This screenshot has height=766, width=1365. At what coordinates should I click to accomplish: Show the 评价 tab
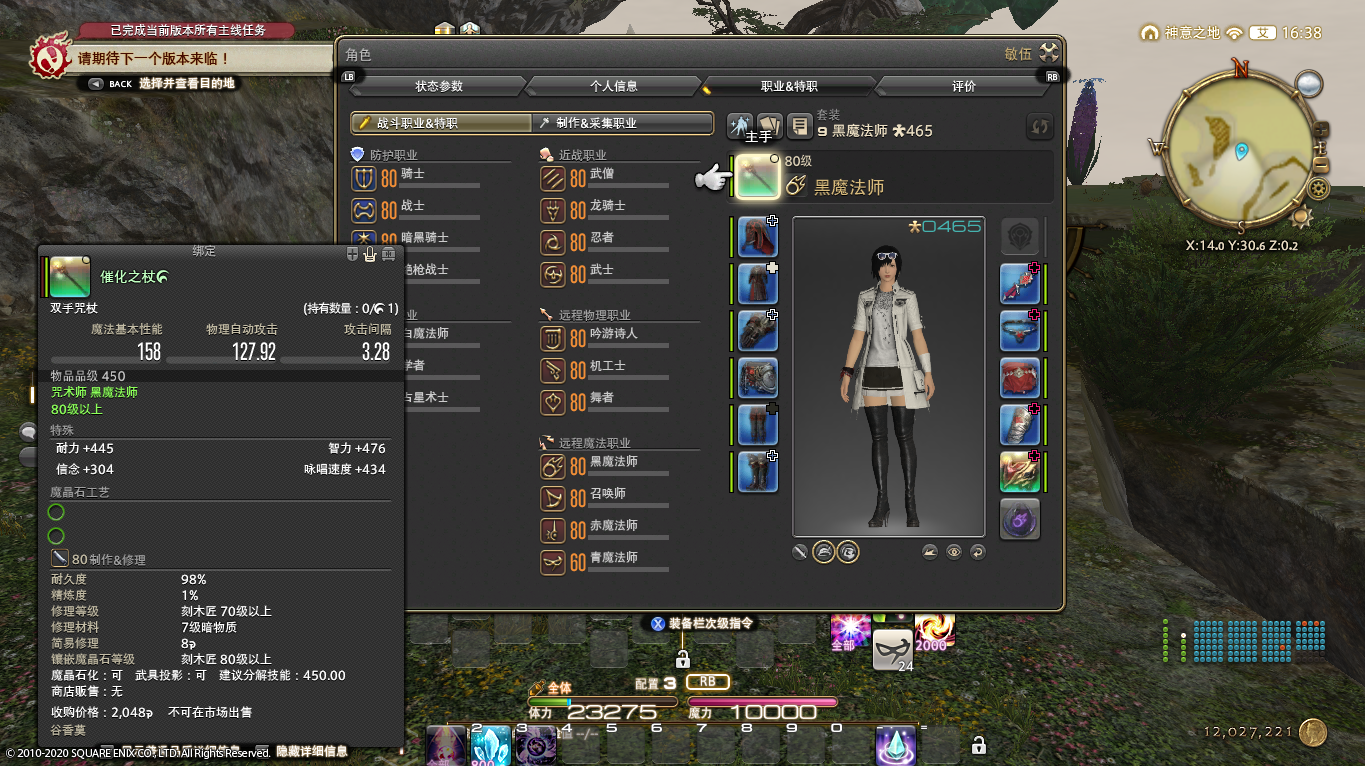point(963,86)
